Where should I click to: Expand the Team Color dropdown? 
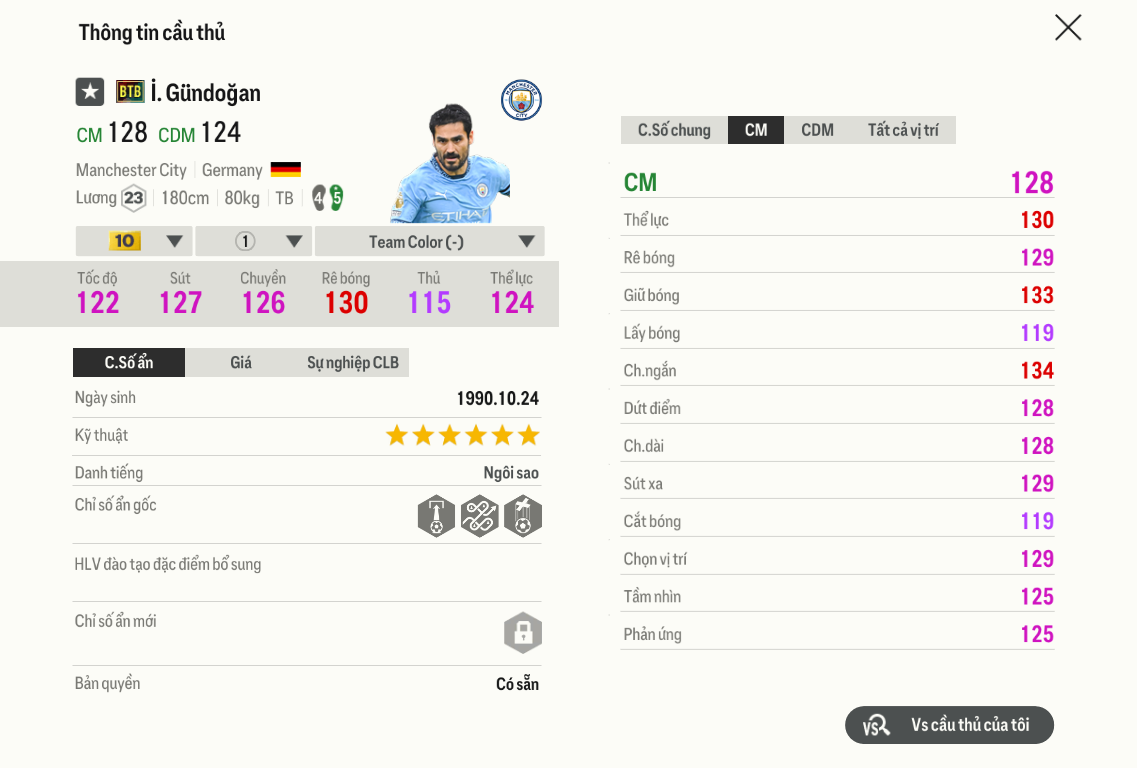pos(429,241)
